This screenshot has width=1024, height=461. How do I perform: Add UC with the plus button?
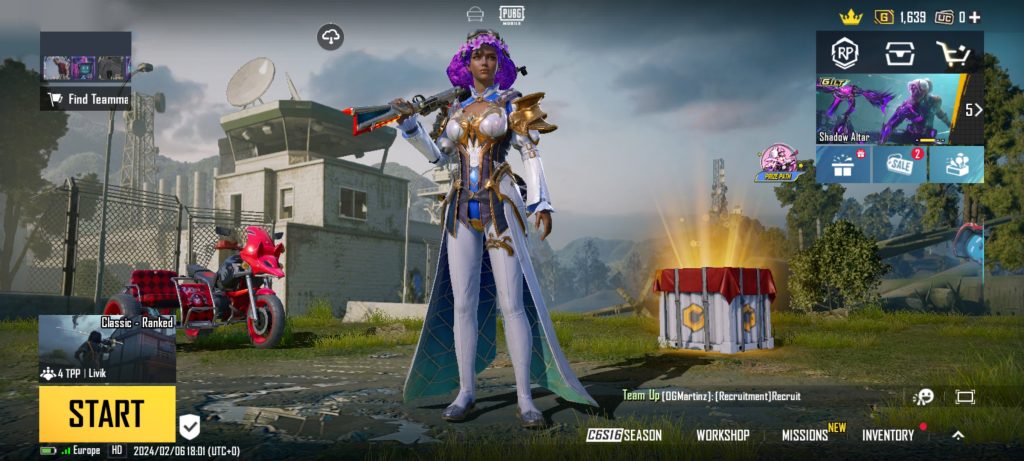tap(974, 17)
